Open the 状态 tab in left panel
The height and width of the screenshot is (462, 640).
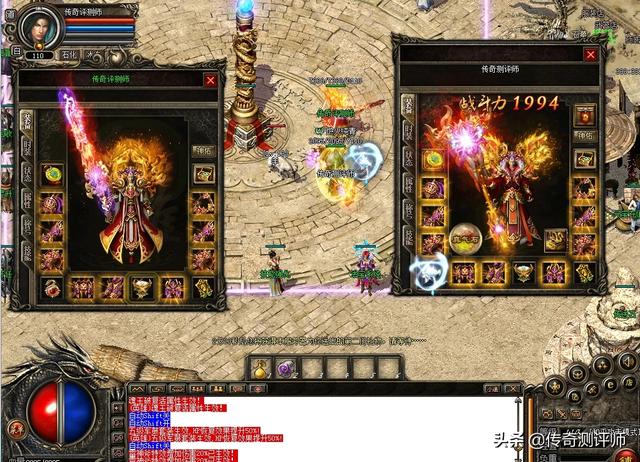tap(27, 173)
